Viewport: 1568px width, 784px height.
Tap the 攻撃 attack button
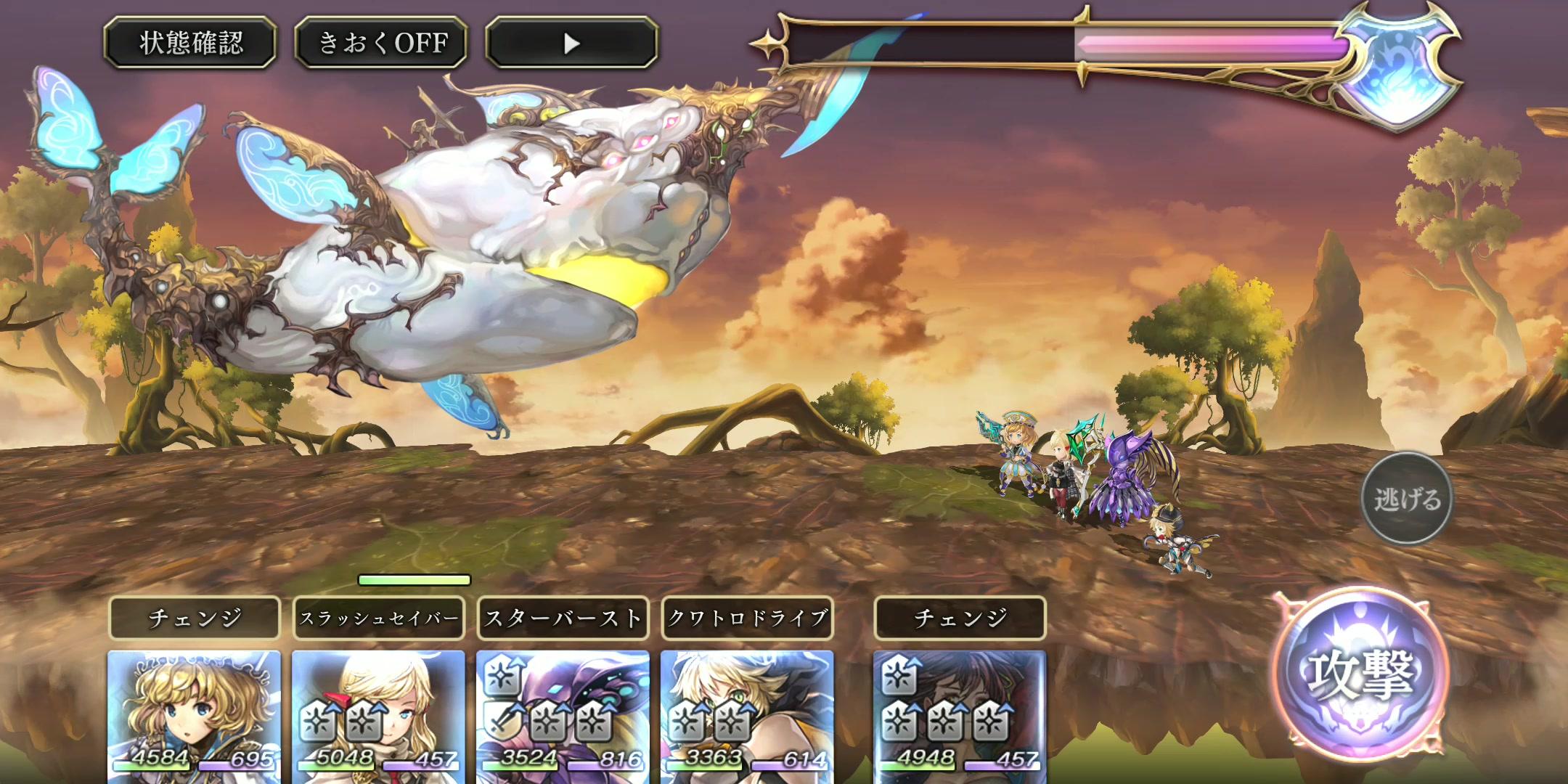[1360, 674]
